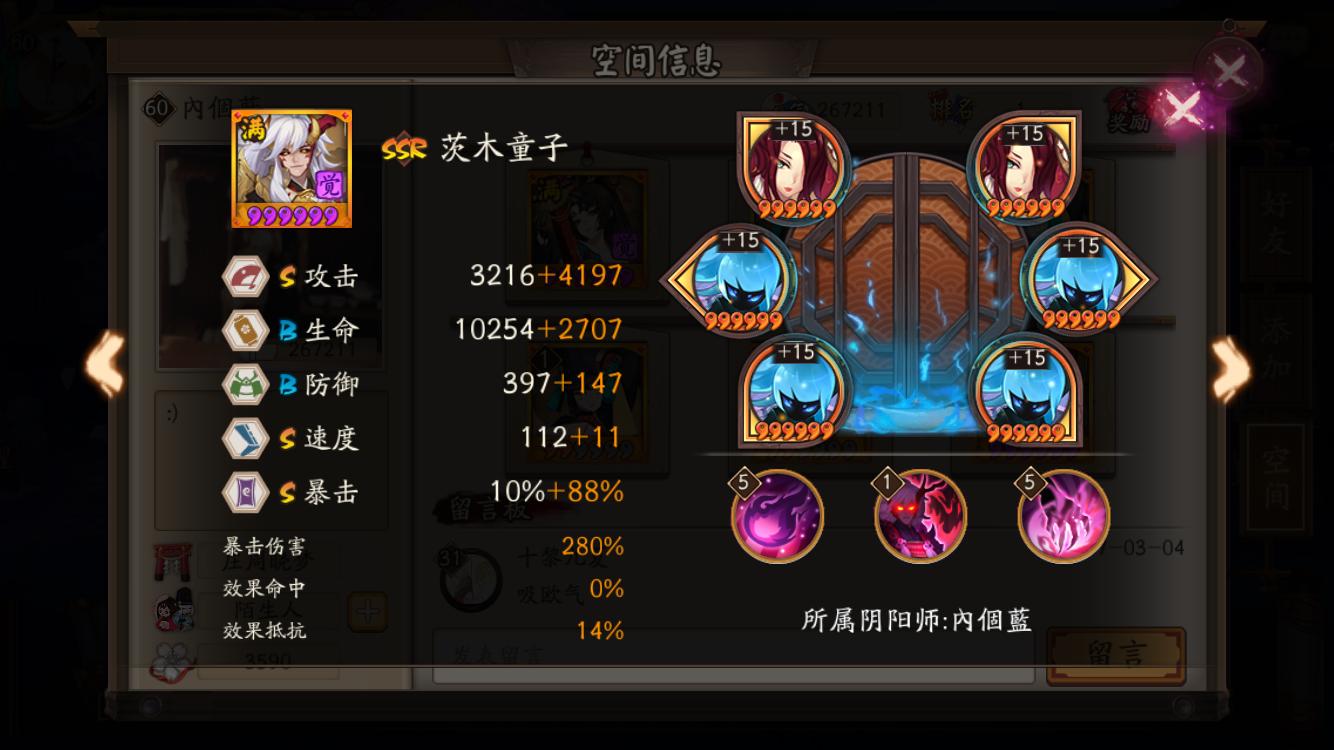Select the S-rank 攻击 attack stat icon

tap(247, 274)
